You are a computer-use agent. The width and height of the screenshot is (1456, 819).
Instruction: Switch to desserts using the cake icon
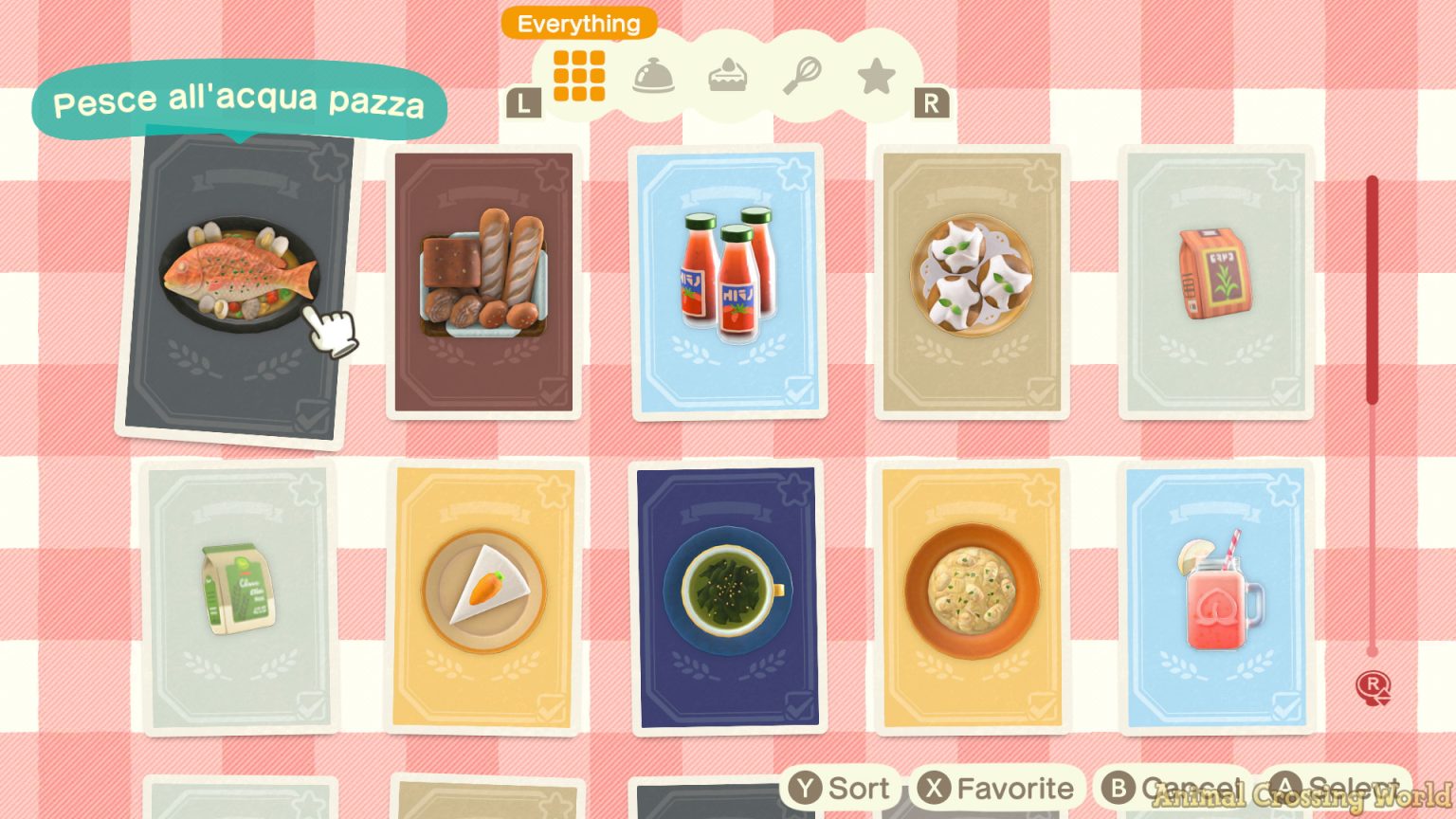click(728, 76)
